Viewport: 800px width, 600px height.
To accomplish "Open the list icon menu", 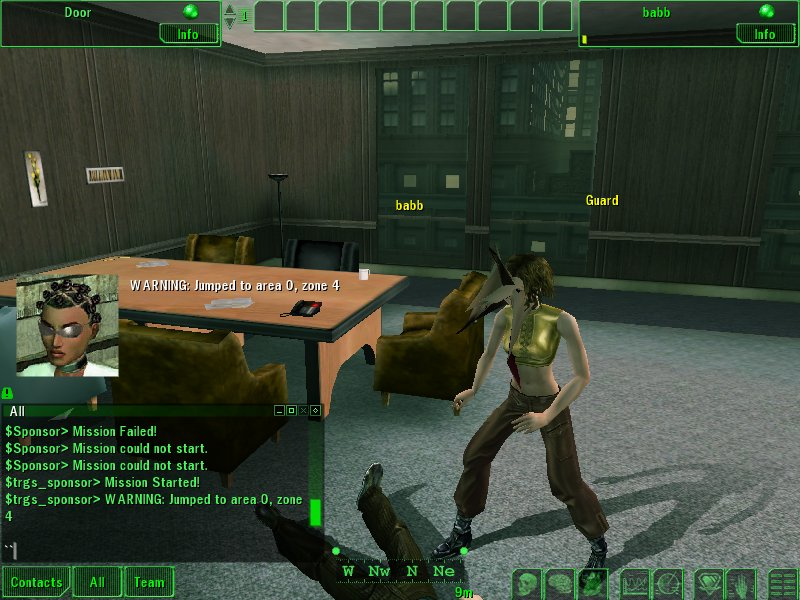I will coord(784,583).
